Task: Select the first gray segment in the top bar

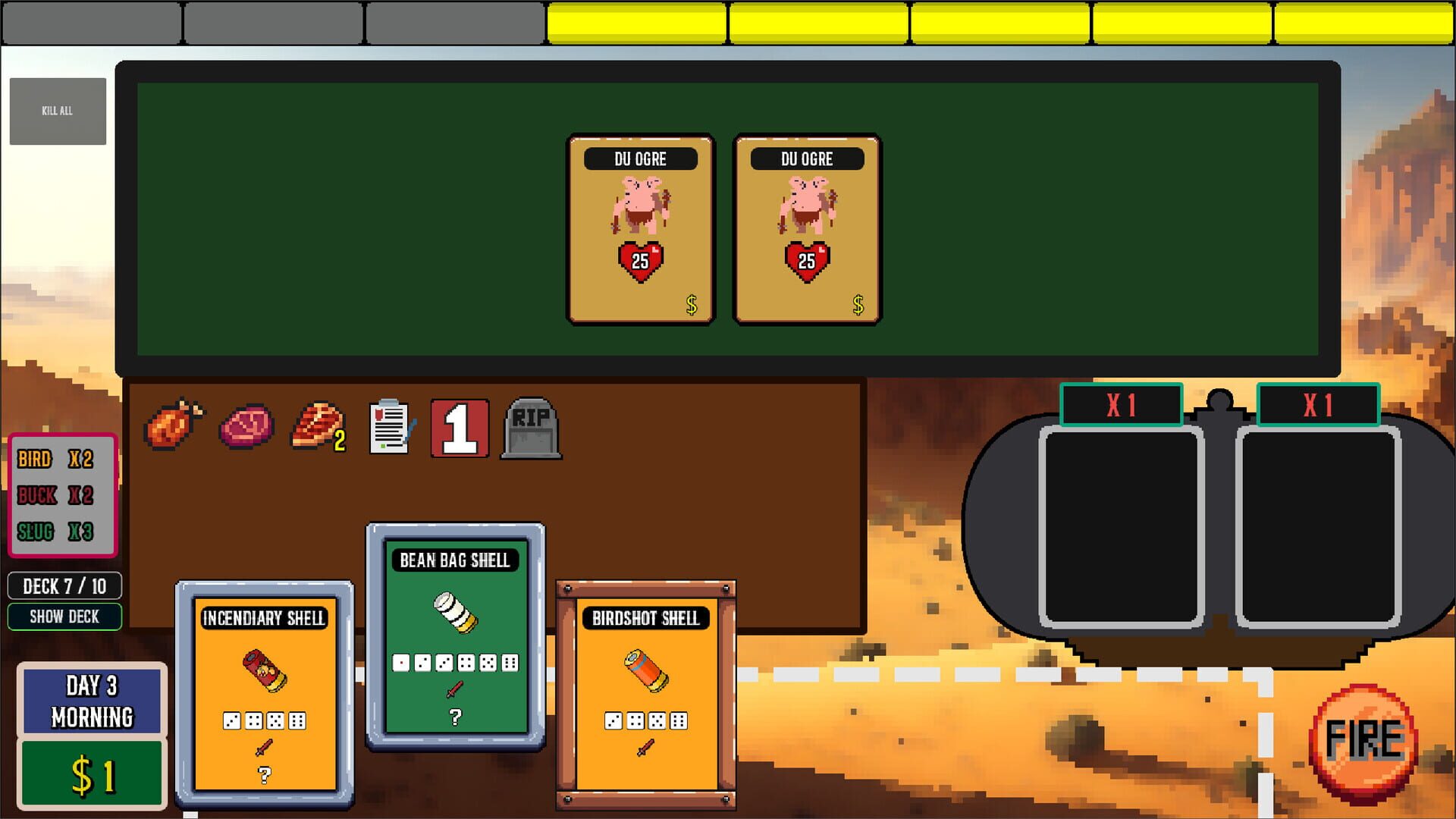Action: (91, 21)
